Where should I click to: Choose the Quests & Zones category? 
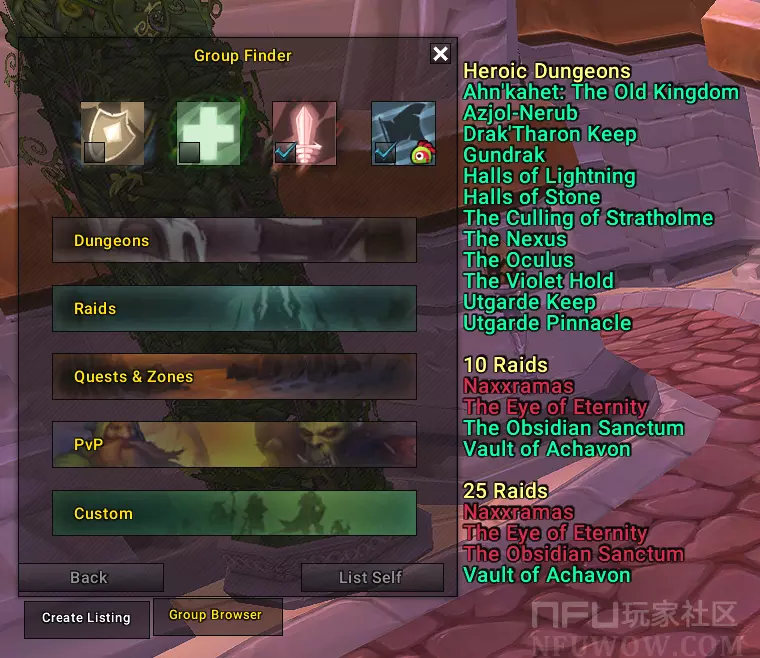point(234,377)
